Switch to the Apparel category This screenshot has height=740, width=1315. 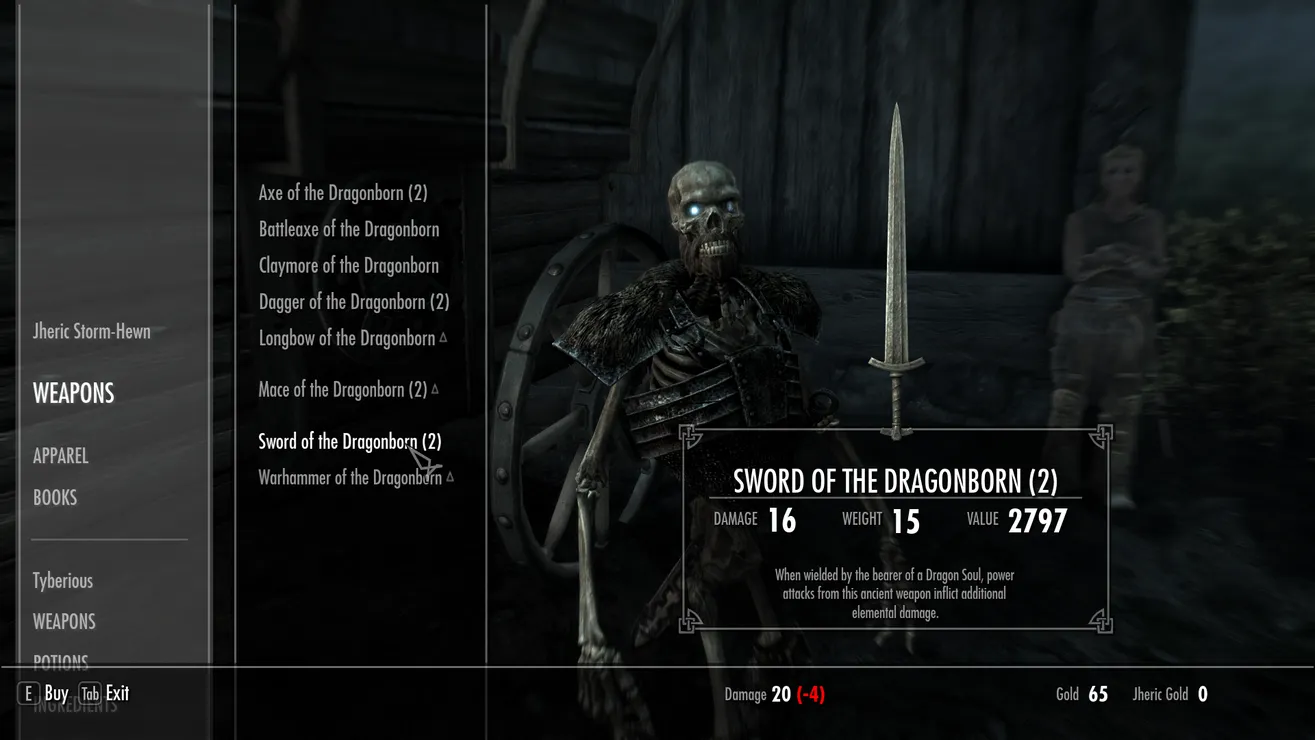tap(60, 456)
